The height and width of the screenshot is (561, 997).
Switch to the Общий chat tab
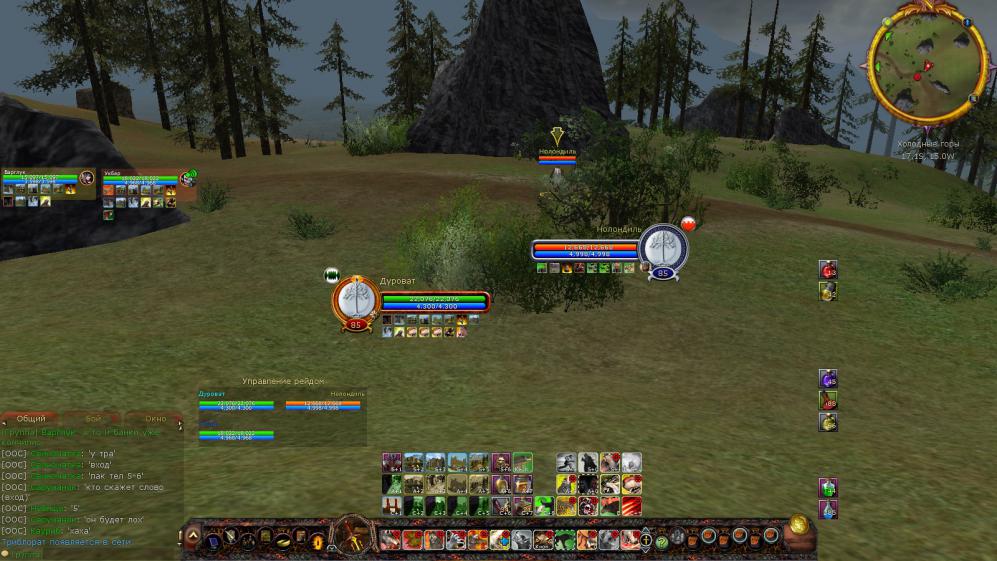coord(32,418)
